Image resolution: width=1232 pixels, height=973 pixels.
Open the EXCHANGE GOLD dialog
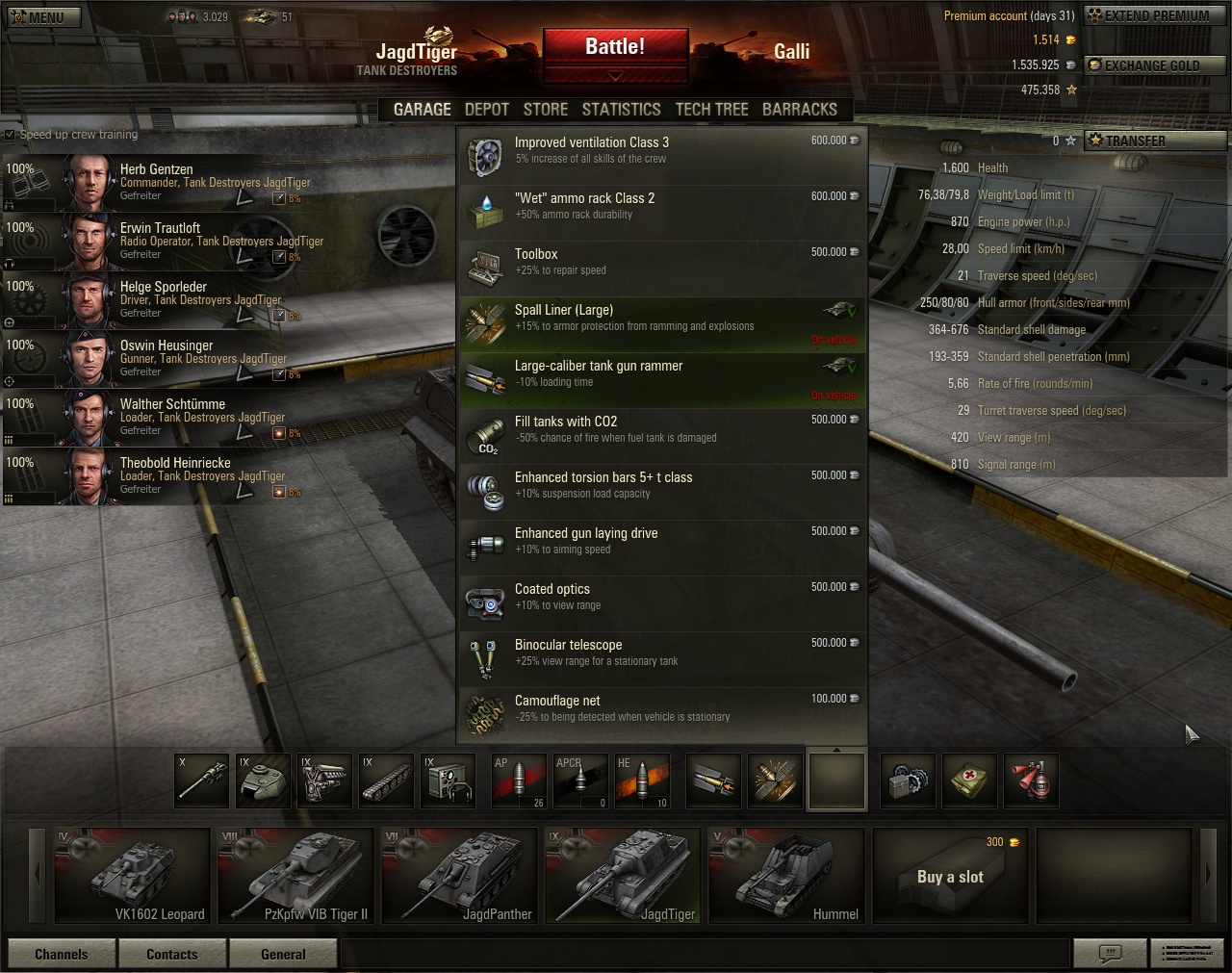coord(1155,65)
